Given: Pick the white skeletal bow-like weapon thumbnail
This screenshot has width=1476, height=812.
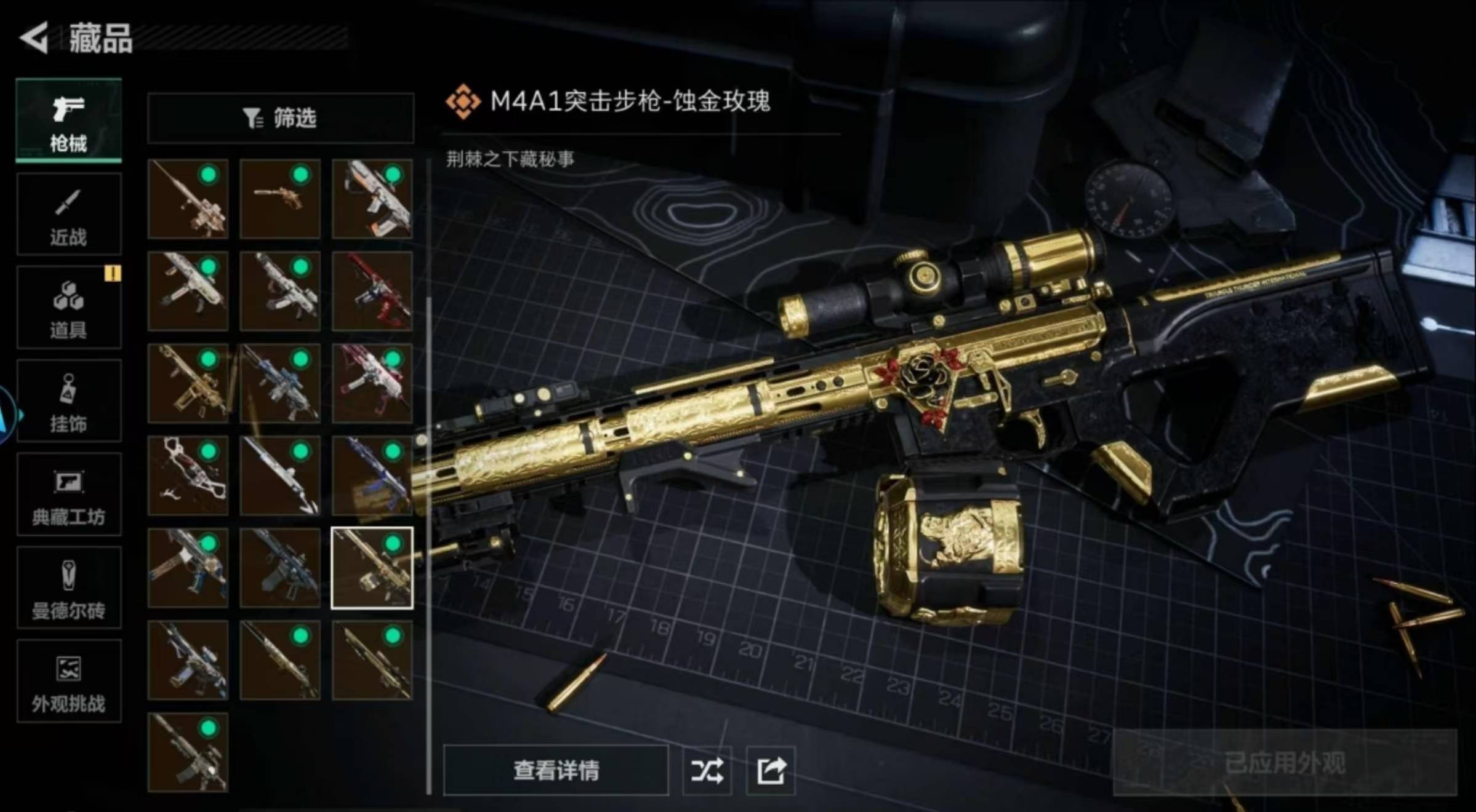Looking at the screenshot, I should point(188,476).
